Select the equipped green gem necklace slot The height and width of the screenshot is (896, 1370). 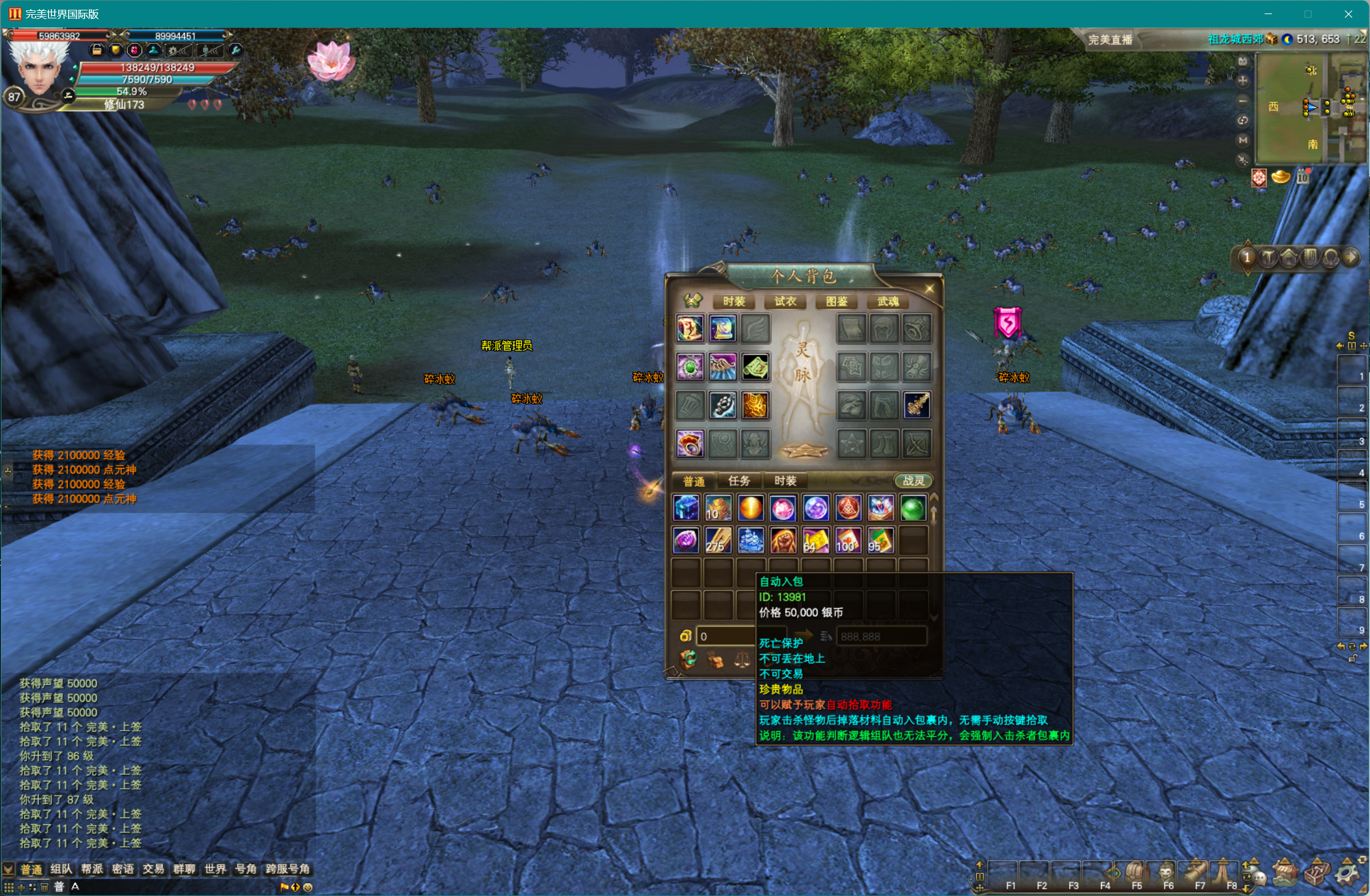click(x=691, y=367)
